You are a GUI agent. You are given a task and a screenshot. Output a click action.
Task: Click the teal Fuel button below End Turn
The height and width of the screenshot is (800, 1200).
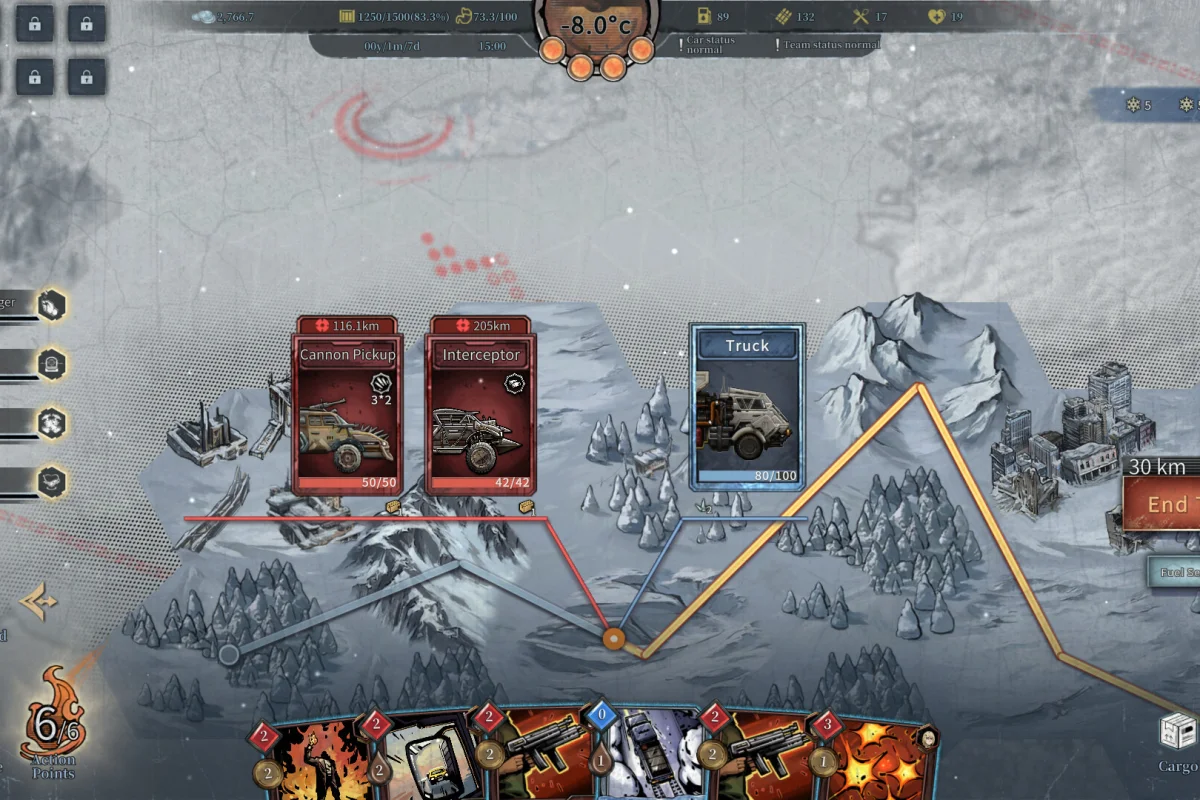(1174, 572)
